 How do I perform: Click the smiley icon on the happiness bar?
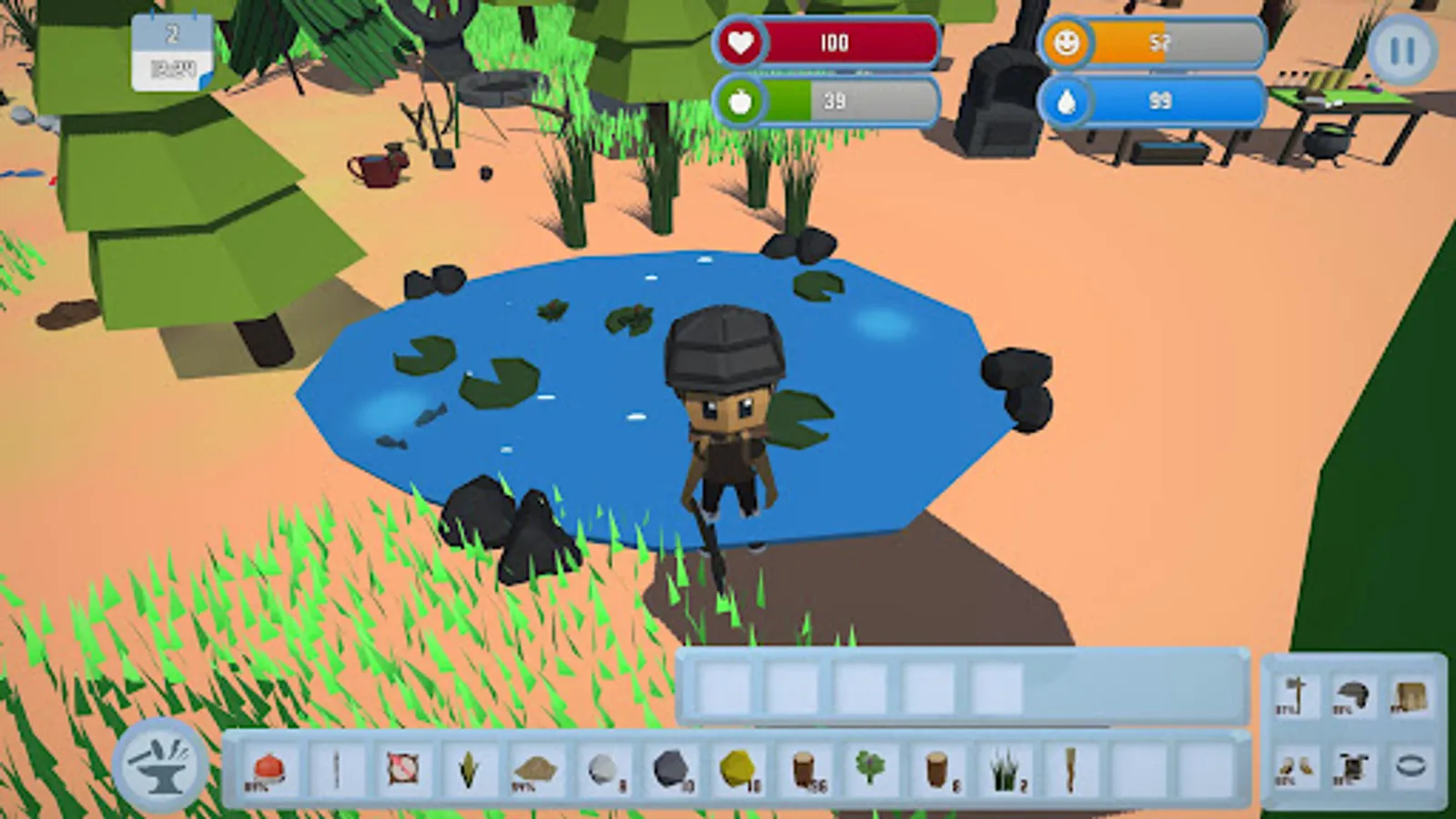pos(1069,42)
